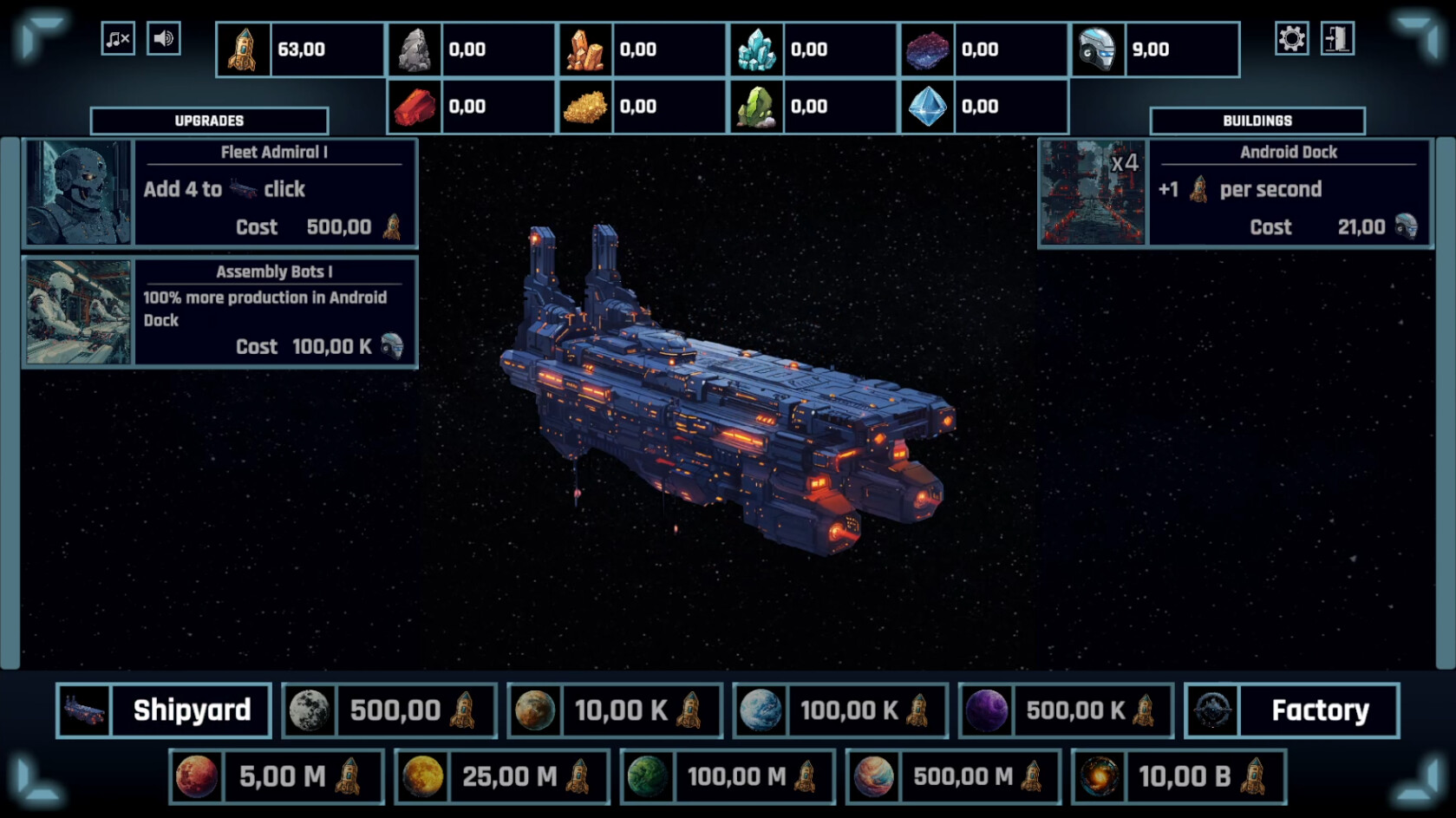Open the settings gear menu

tap(1291, 38)
